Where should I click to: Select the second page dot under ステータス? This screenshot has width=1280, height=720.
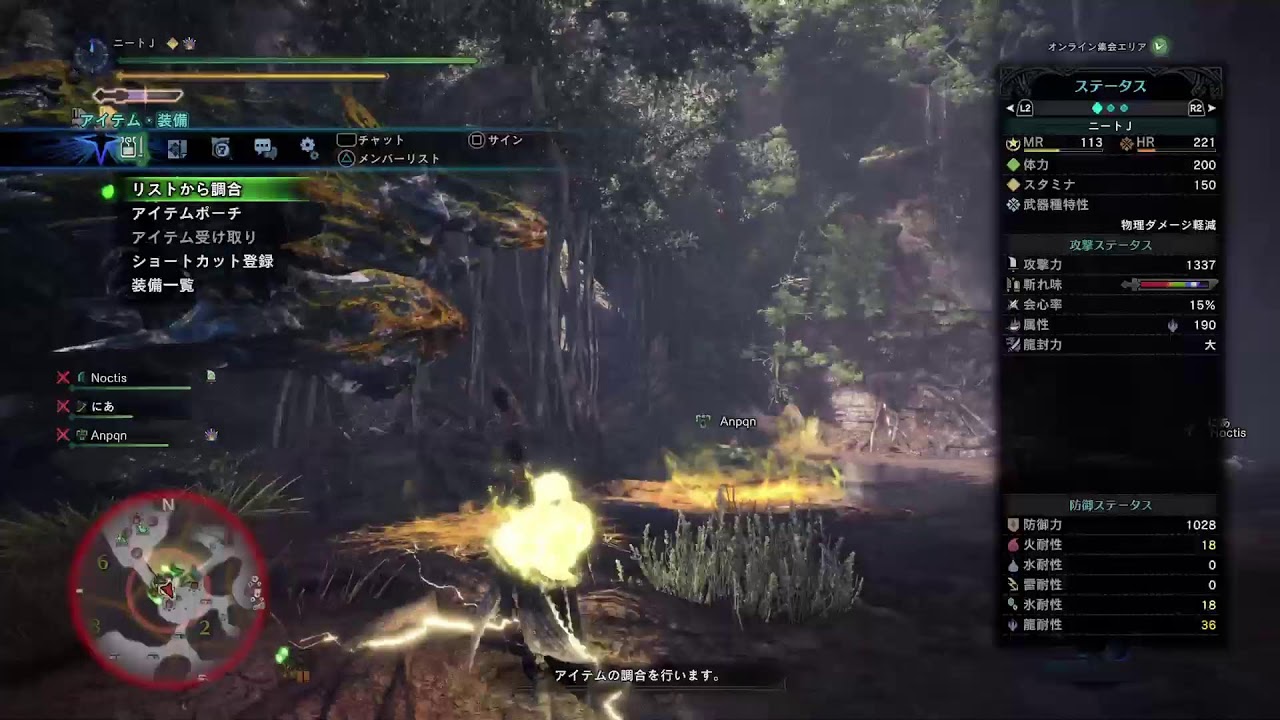point(1110,107)
